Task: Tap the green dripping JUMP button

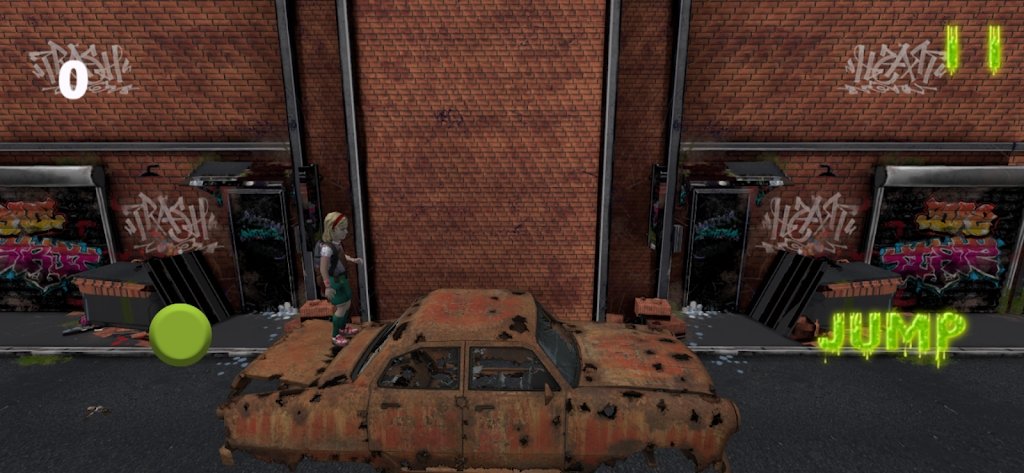Action: [x=892, y=334]
